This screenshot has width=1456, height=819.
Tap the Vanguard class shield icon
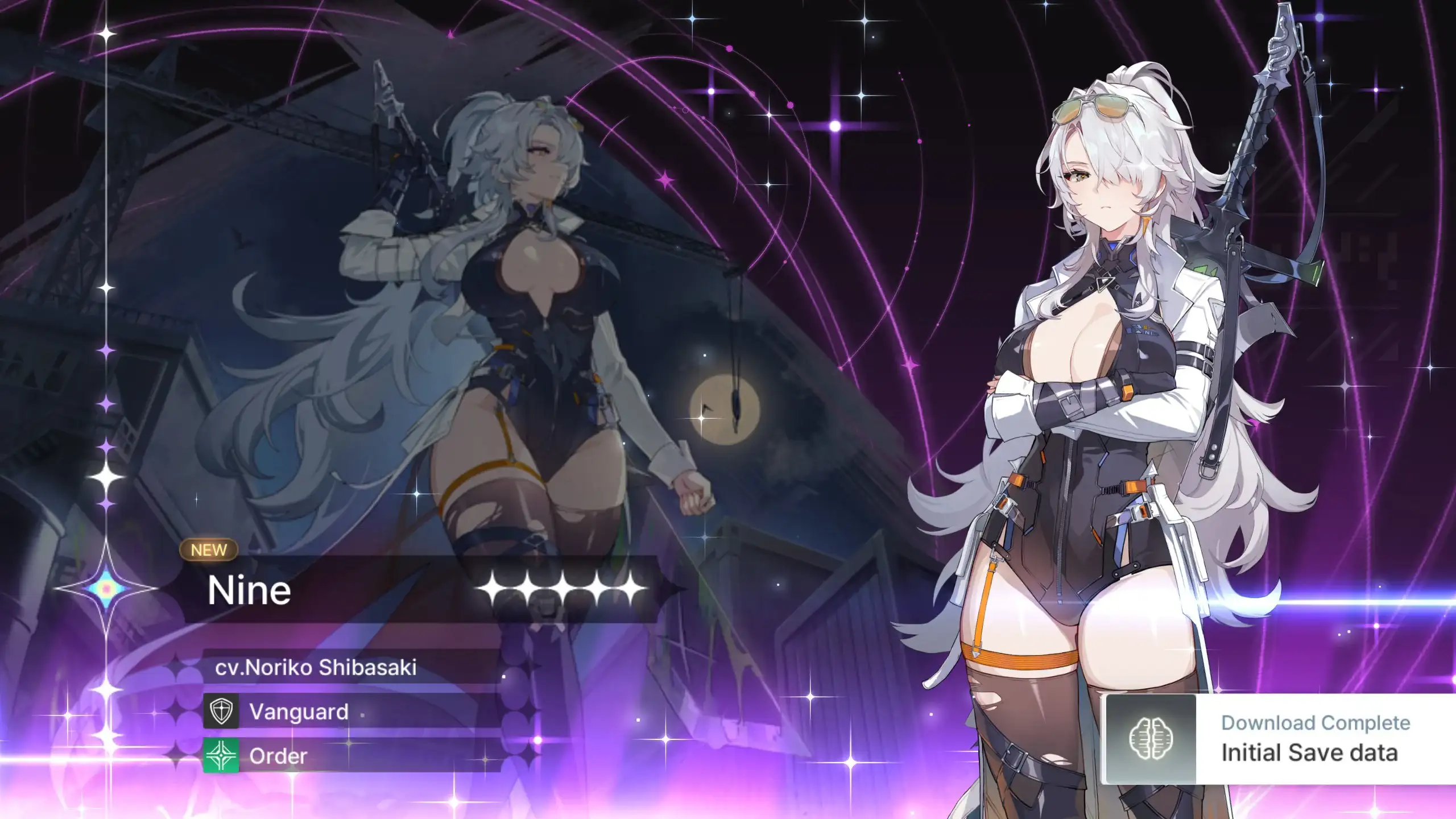click(x=221, y=711)
